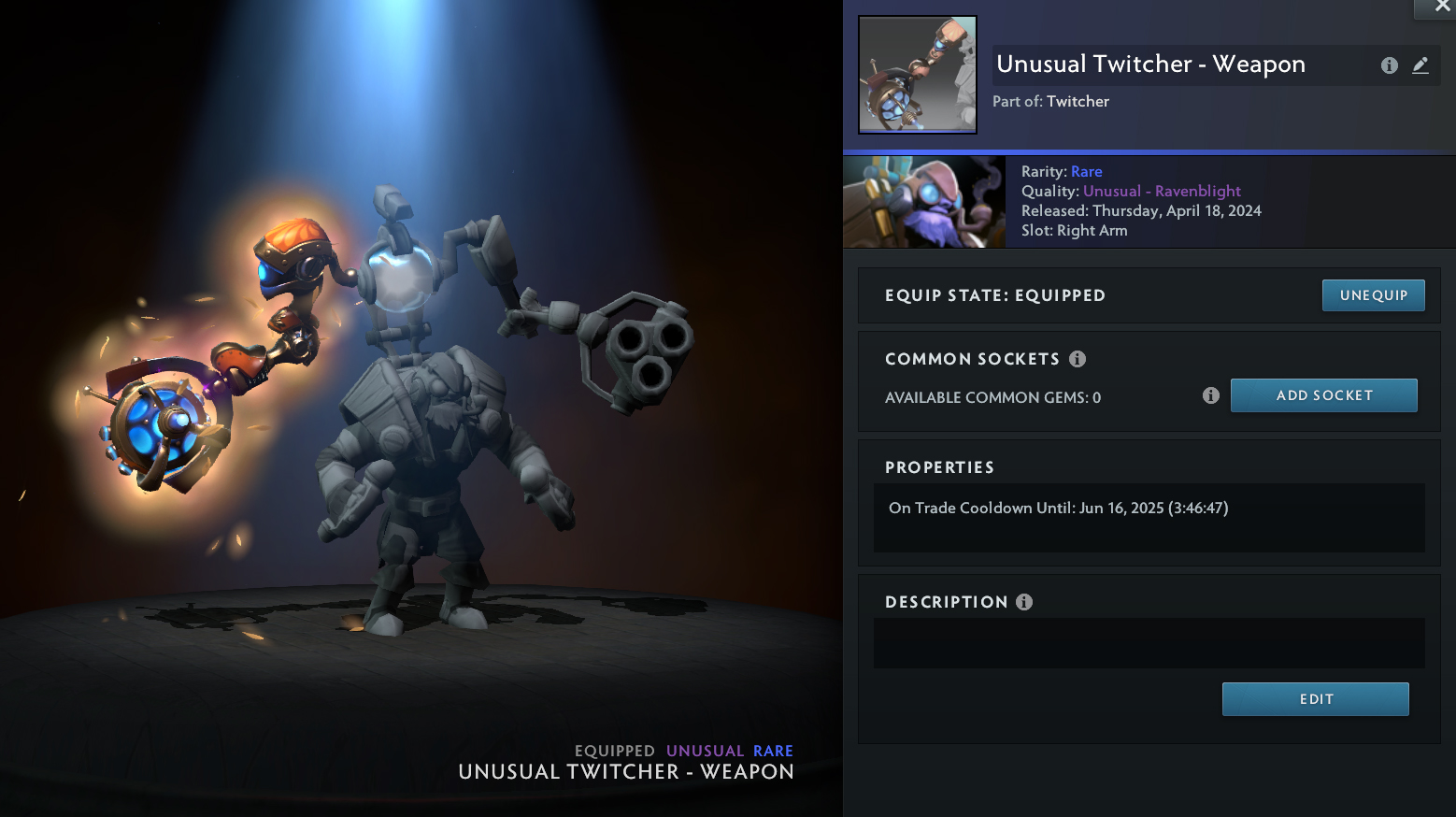Click the Sniper hero portrait
The width and height of the screenshot is (1456, 817).
coord(924,202)
